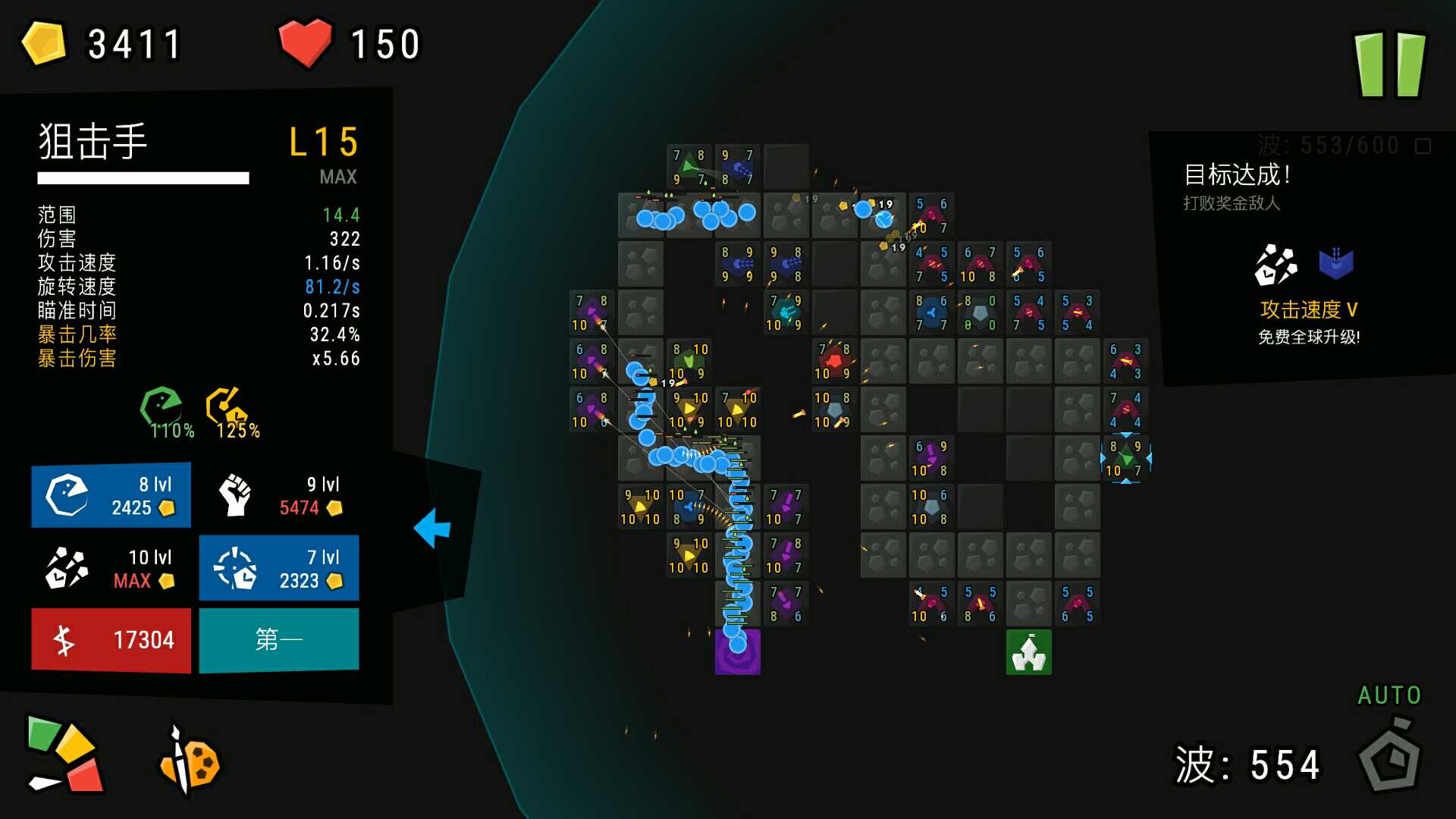
Task: Click the red heart health icon
Action: click(306, 42)
